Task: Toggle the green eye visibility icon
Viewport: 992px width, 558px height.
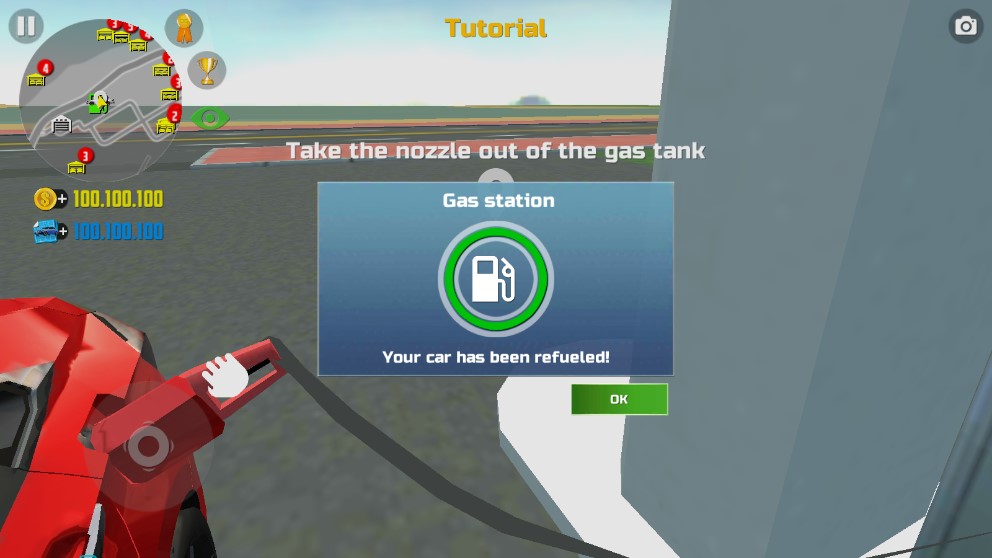Action: pos(210,118)
